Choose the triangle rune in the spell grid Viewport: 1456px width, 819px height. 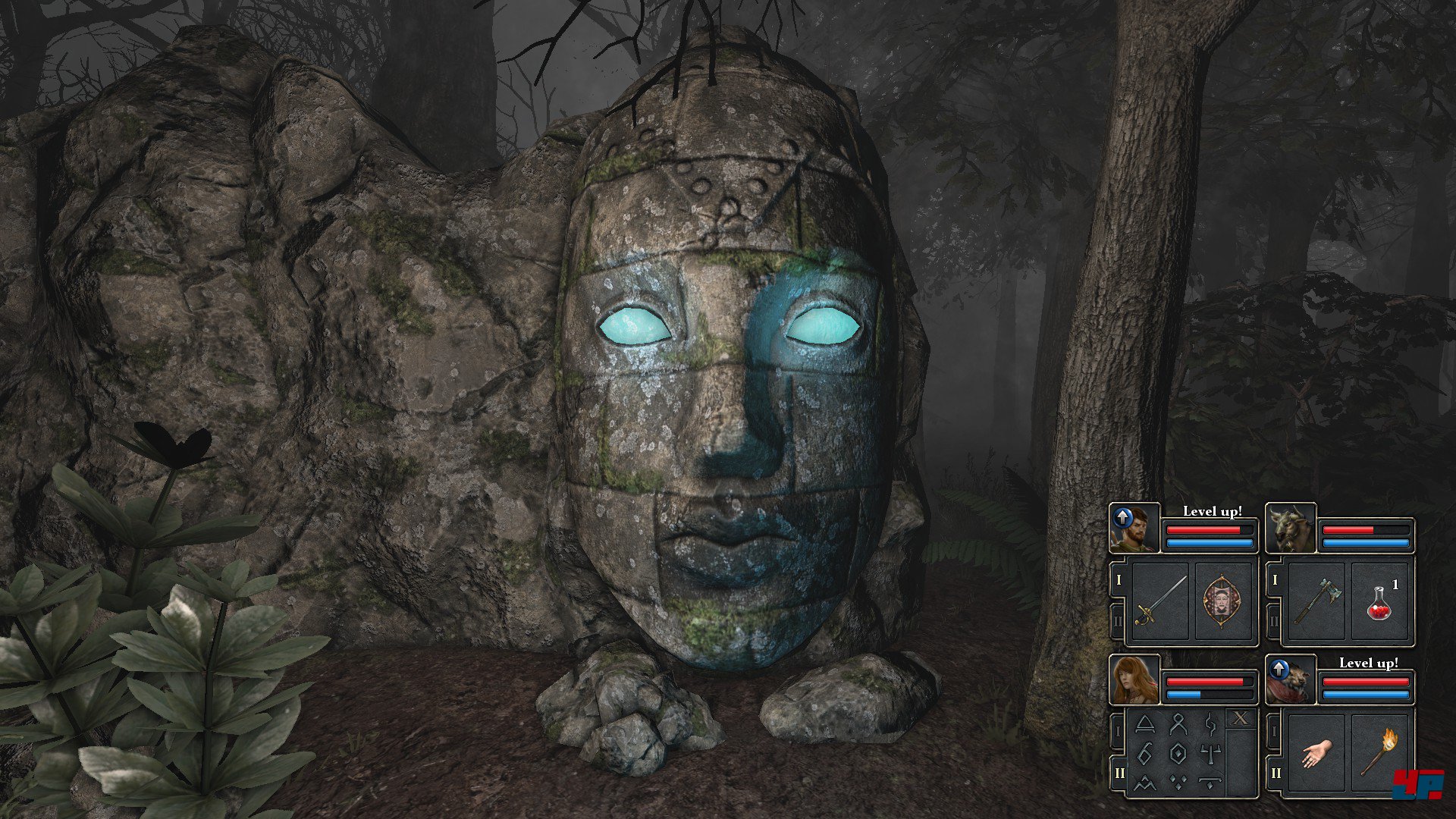coord(1145,725)
